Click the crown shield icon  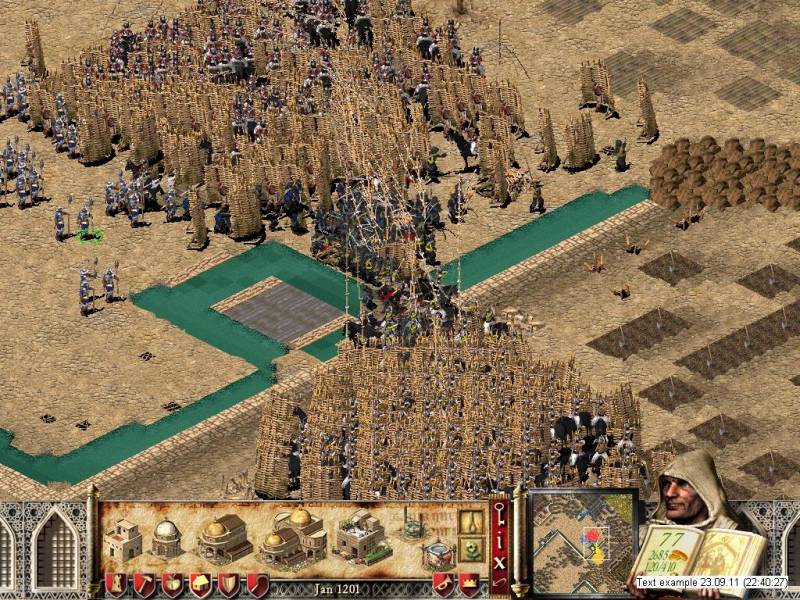click(468, 584)
